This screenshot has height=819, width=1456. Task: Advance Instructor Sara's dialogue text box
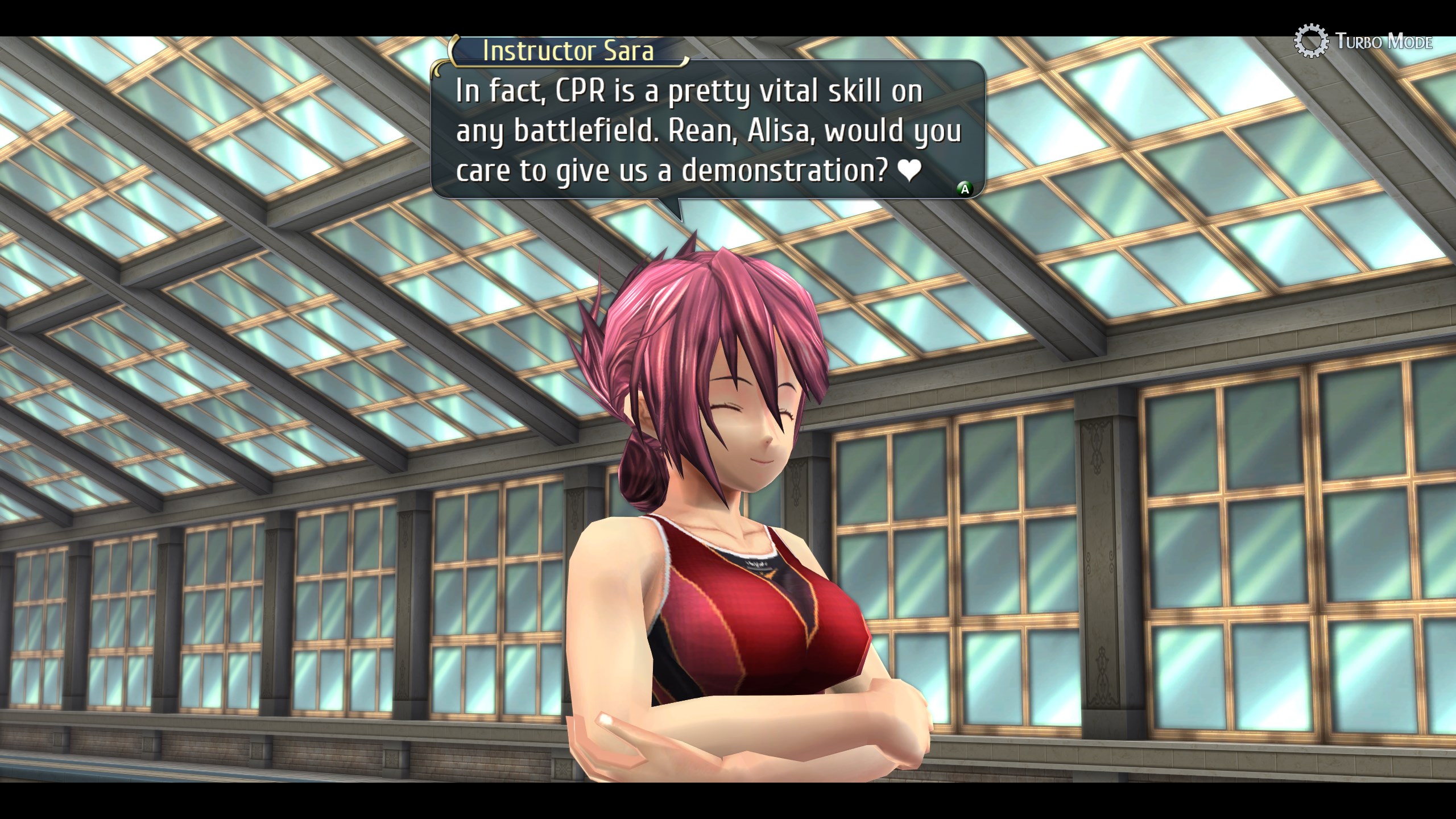pos(964,189)
